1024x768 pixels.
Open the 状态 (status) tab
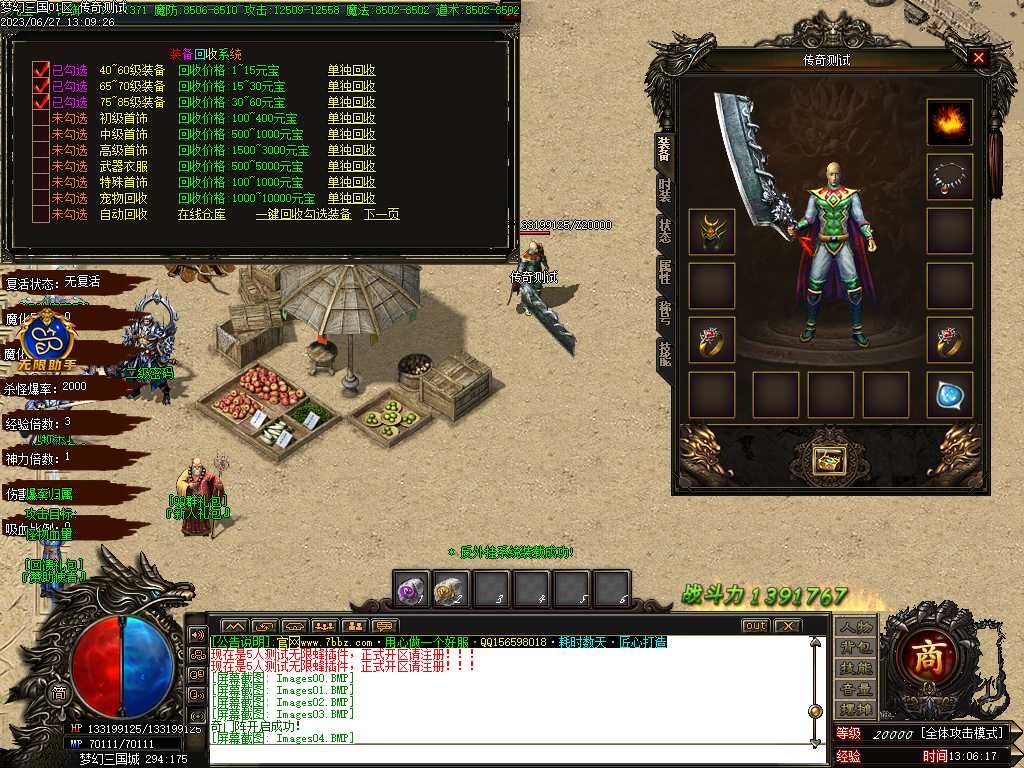pos(664,229)
